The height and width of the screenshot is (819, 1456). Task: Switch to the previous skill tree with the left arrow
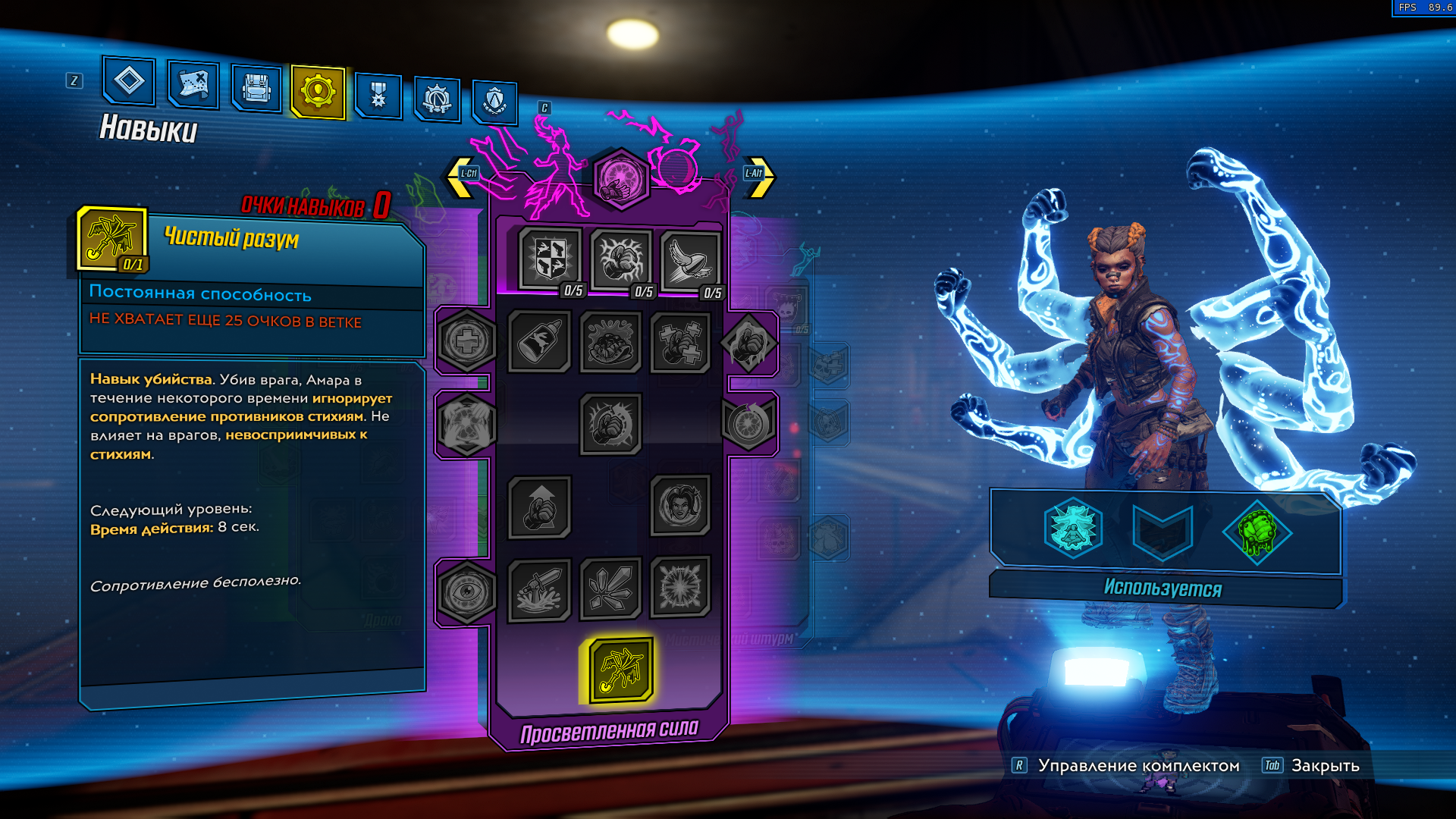click(x=461, y=177)
